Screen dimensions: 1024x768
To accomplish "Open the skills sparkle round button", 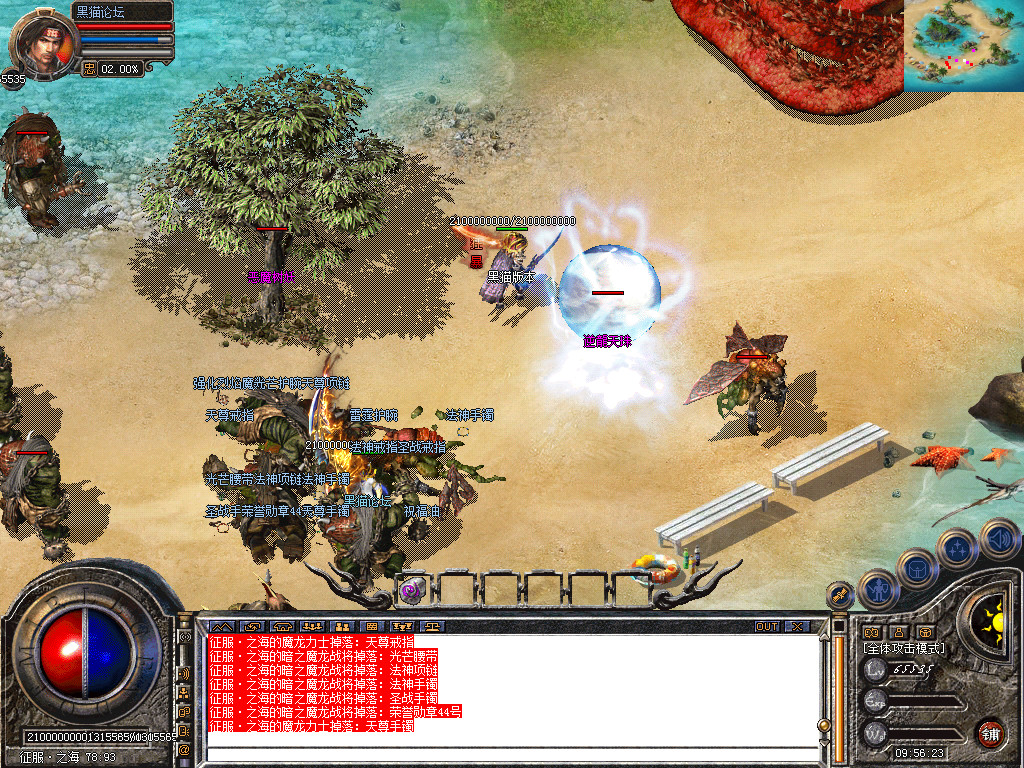I will [957, 548].
